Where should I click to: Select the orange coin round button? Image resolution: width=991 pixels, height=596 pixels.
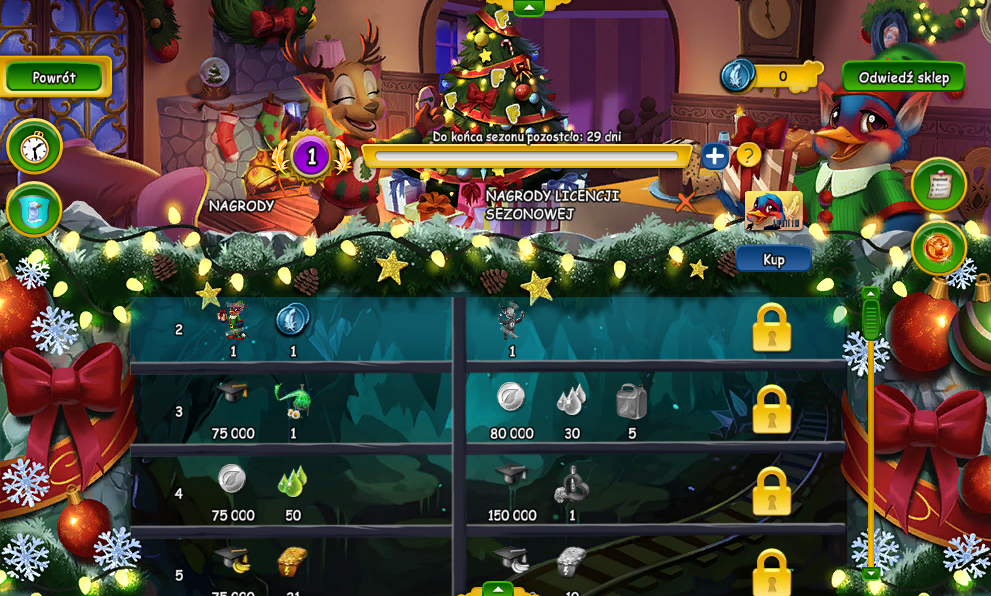pyautogui.click(x=938, y=248)
